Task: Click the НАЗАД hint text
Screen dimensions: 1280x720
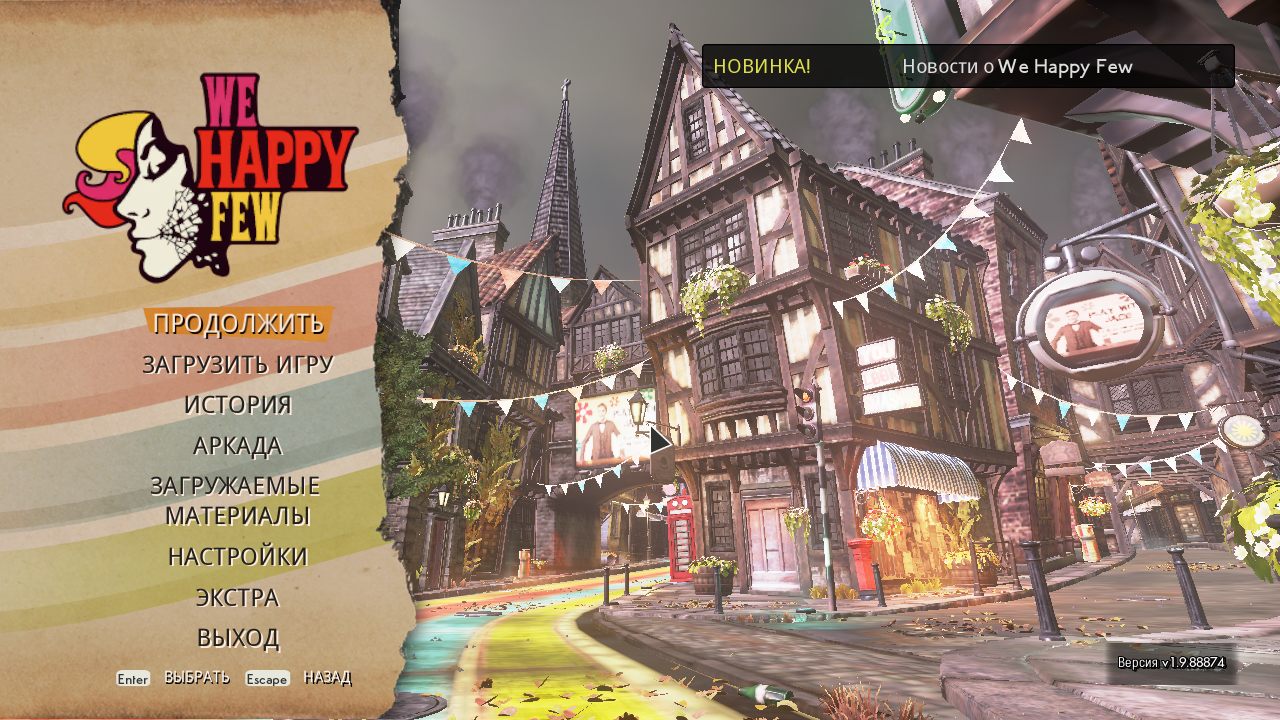Action: pos(330,679)
